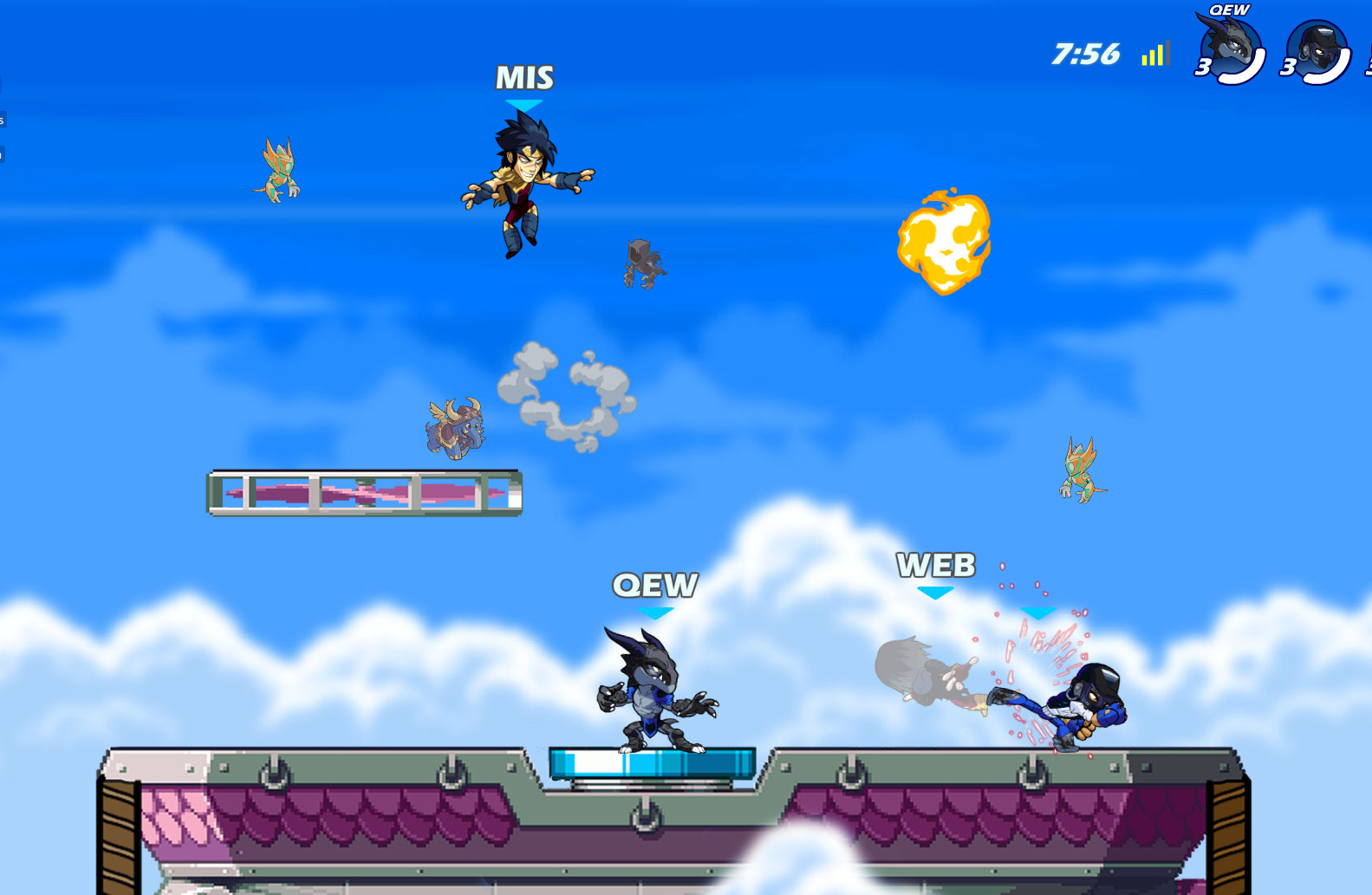The width and height of the screenshot is (1372, 895).
Task: Click the winged sidekick near the left edge
Action: [x=277, y=169]
